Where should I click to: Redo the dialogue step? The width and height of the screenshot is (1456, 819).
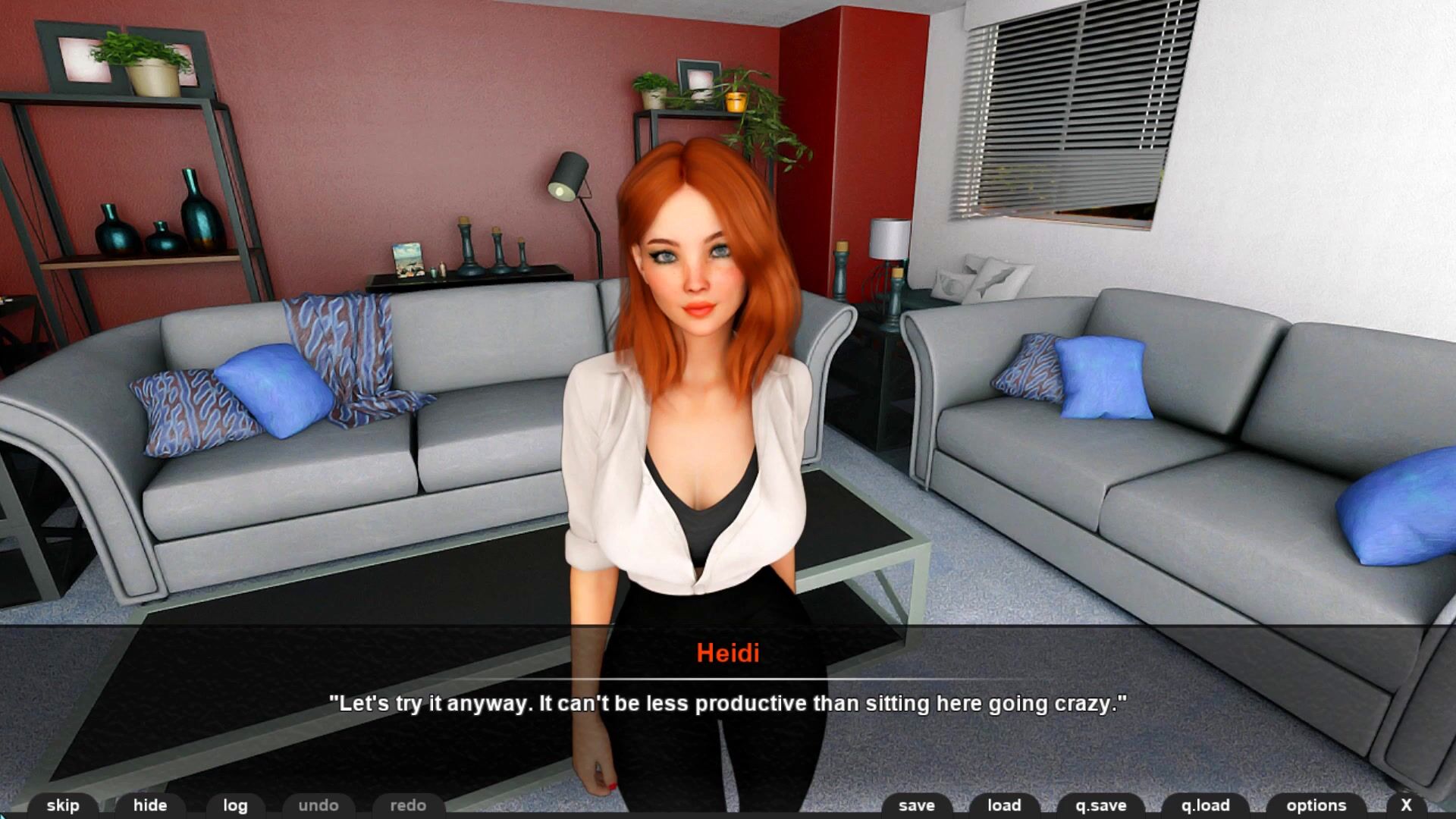point(408,805)
